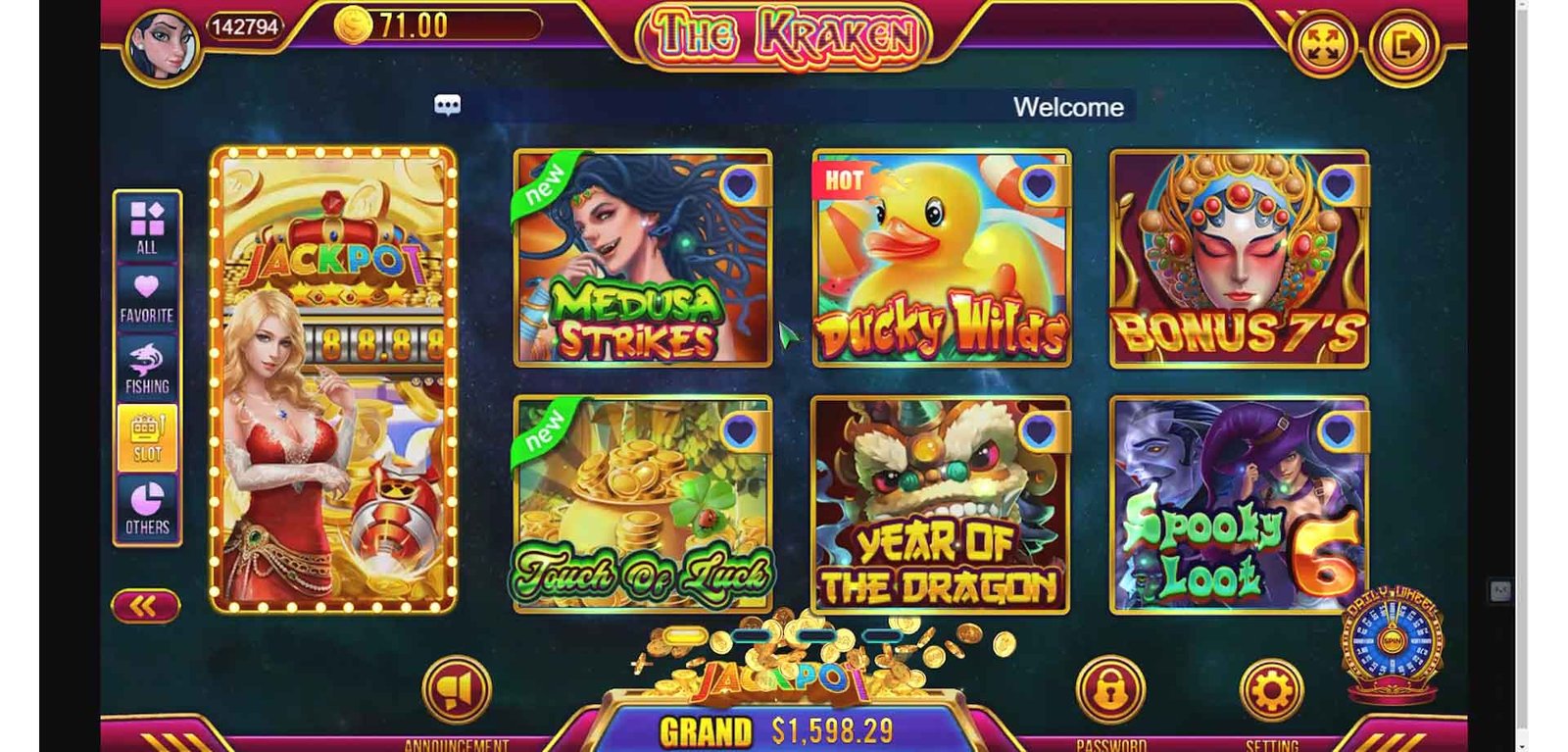The image size is (1568, 752).
Task: Select the Fishing category tab
Action: 147,369
